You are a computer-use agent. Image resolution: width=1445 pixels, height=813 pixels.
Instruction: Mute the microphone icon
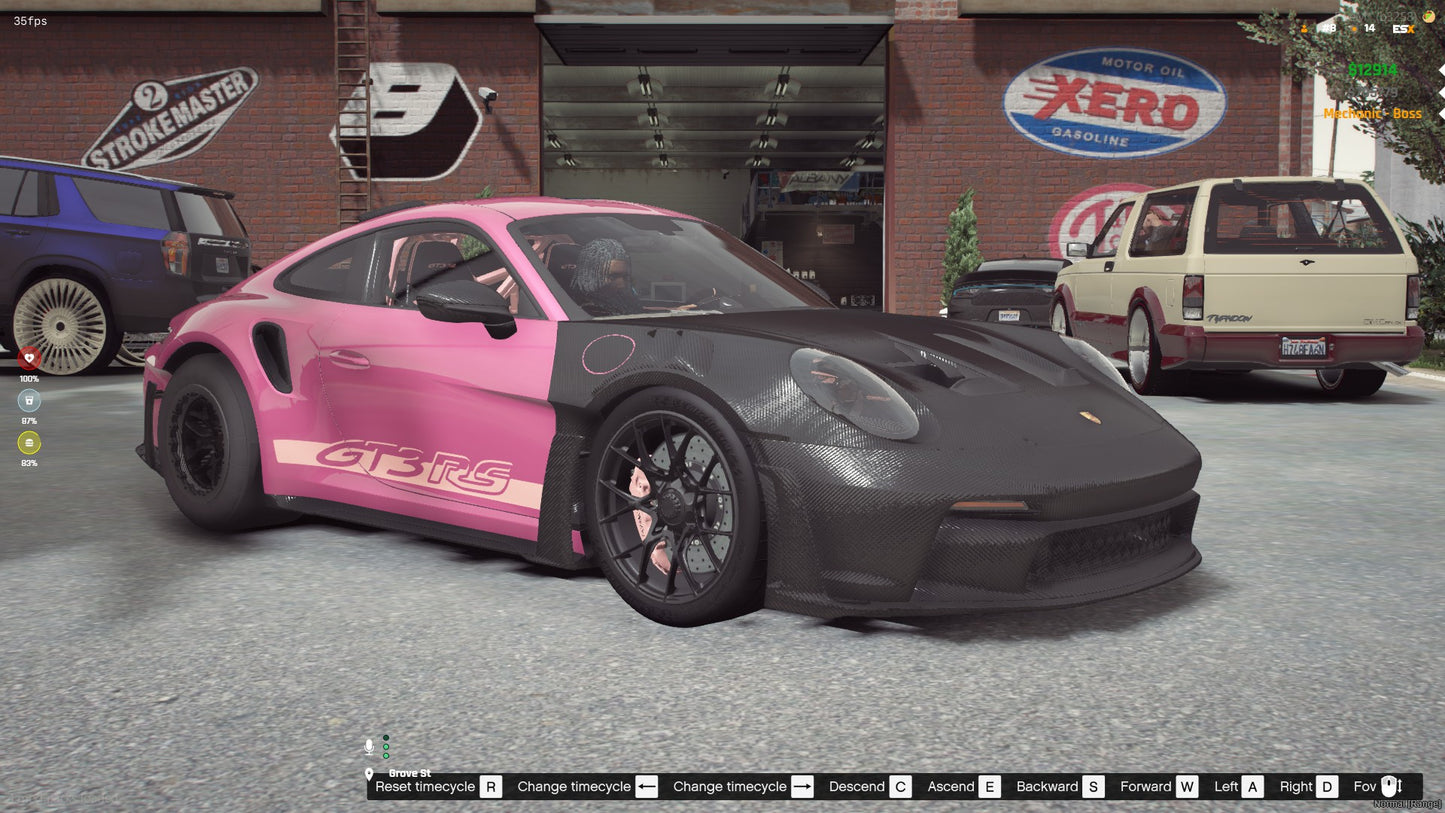[x=369, y=746]
